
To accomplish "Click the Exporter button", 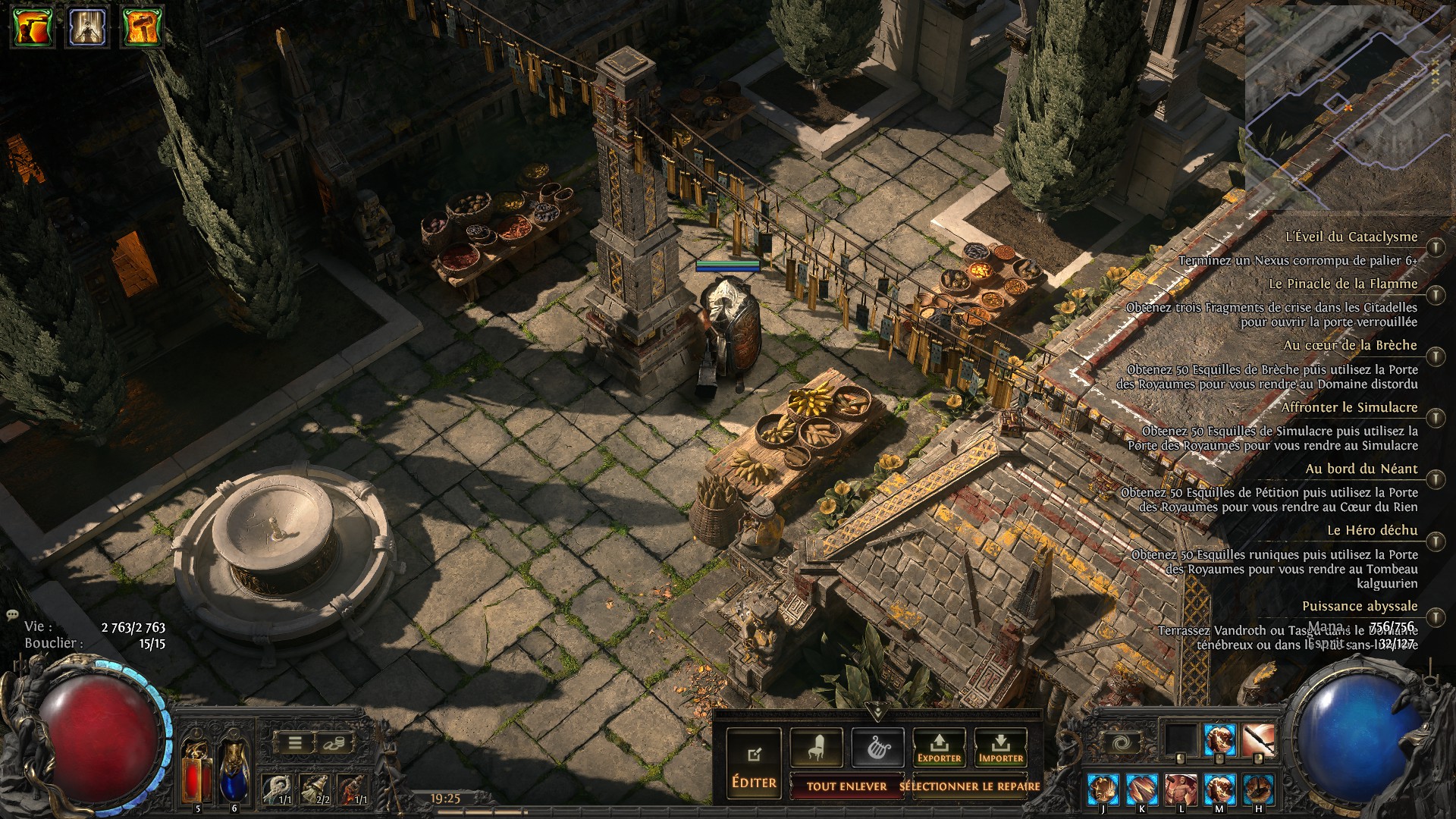I will (x=939, y=748).
